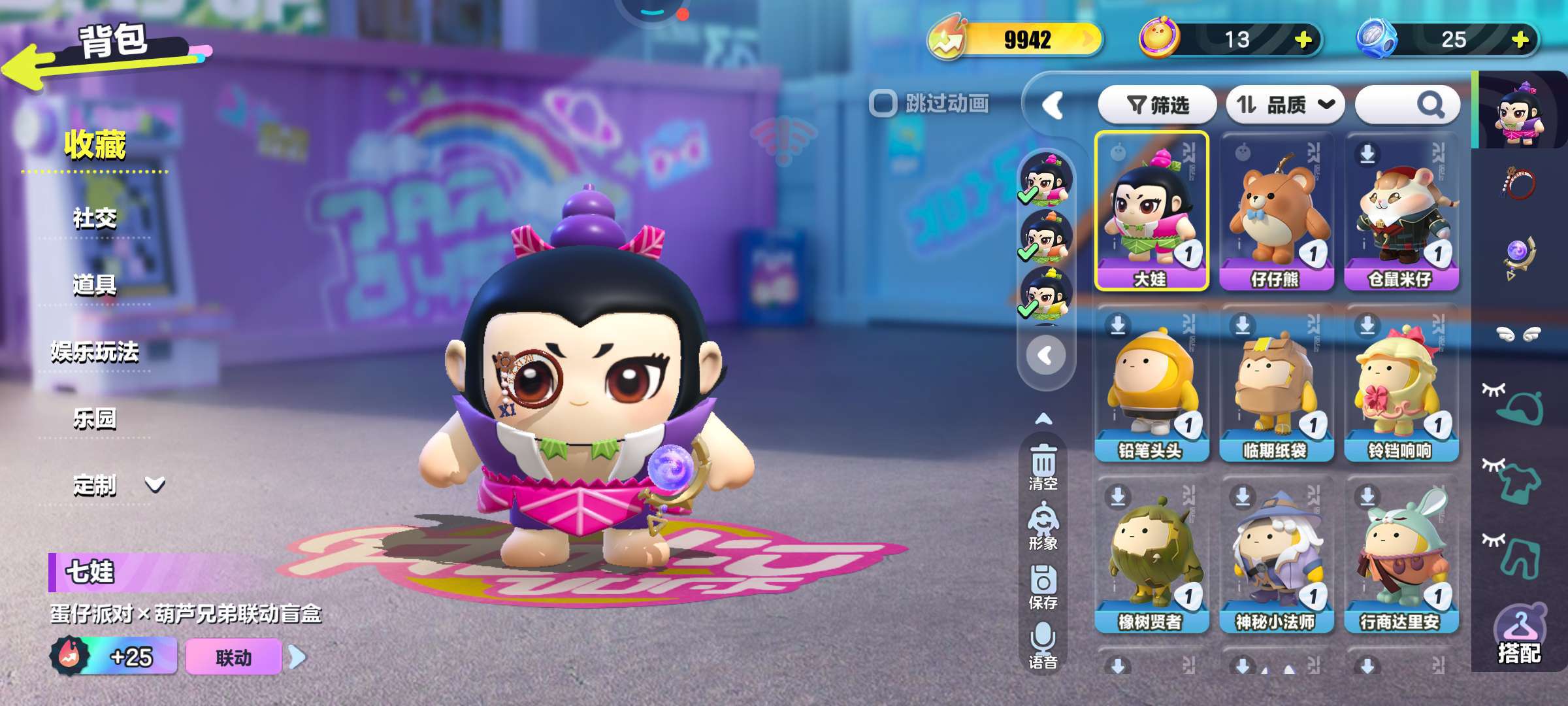Click the 联动 tag button

tap(233, 657)
